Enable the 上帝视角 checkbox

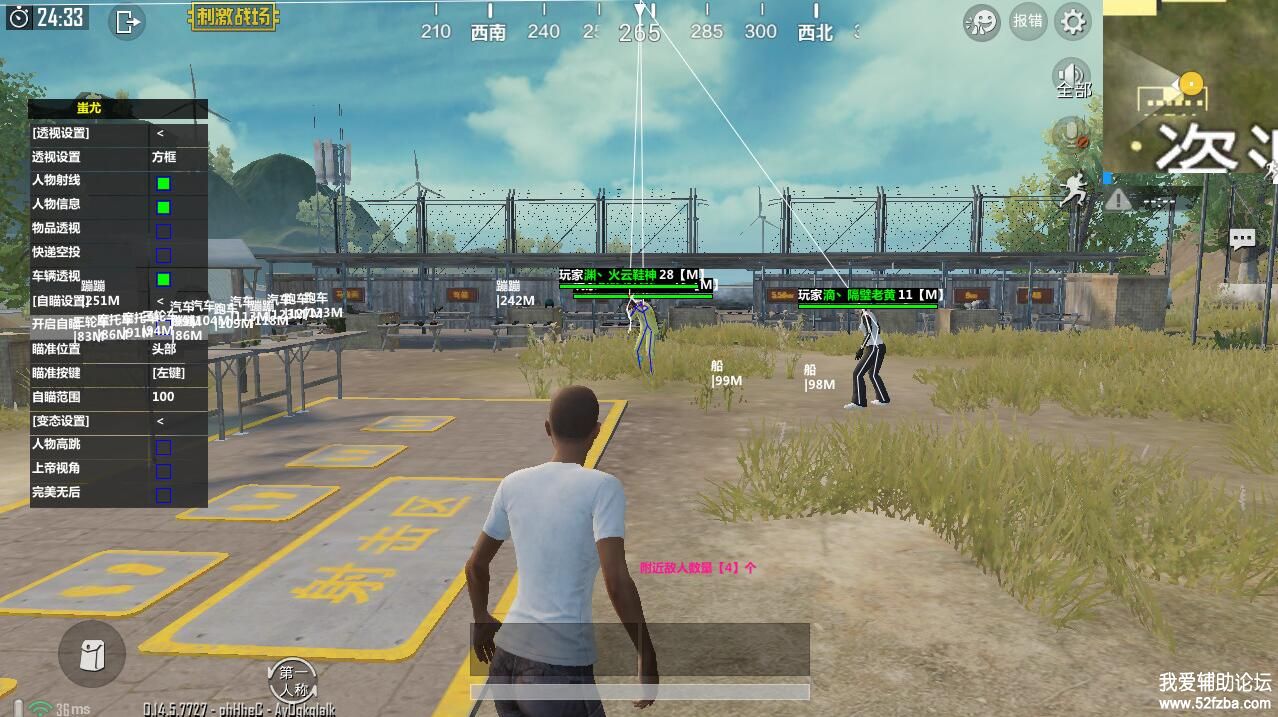(163, 471)
